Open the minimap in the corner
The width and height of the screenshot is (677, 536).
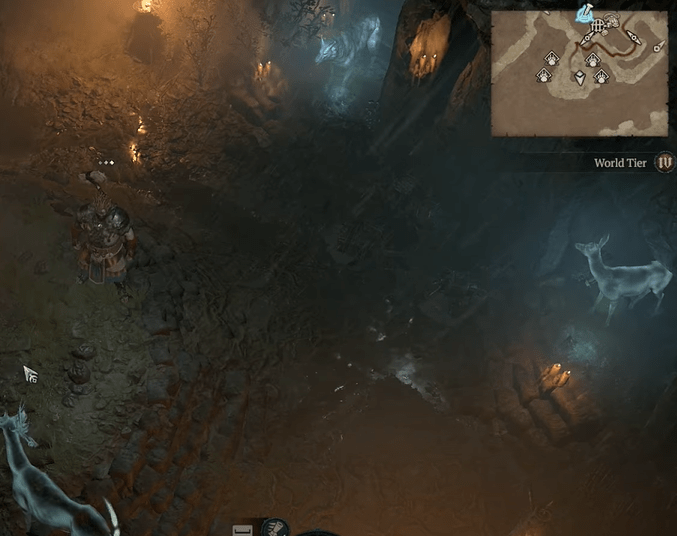pos(579,74)
